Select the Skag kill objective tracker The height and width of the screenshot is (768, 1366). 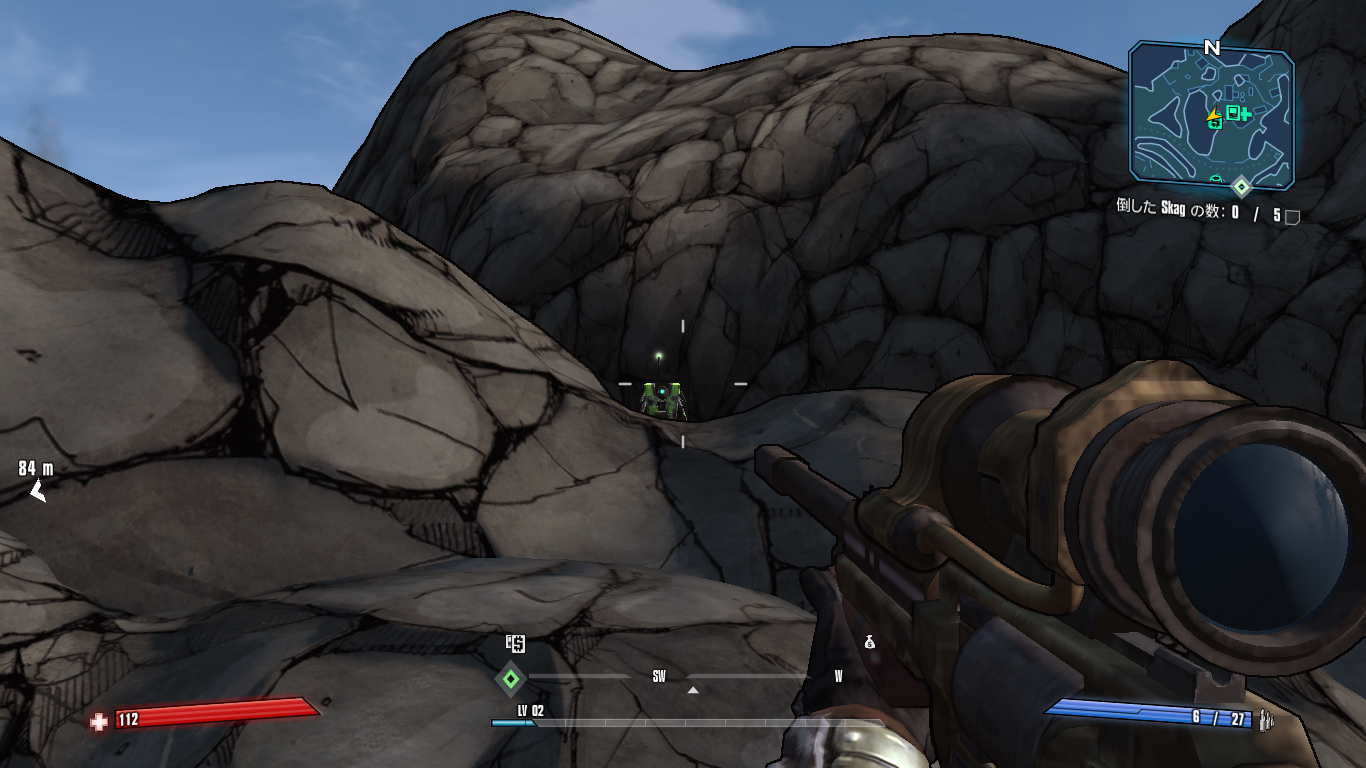tap(1197, 214)
